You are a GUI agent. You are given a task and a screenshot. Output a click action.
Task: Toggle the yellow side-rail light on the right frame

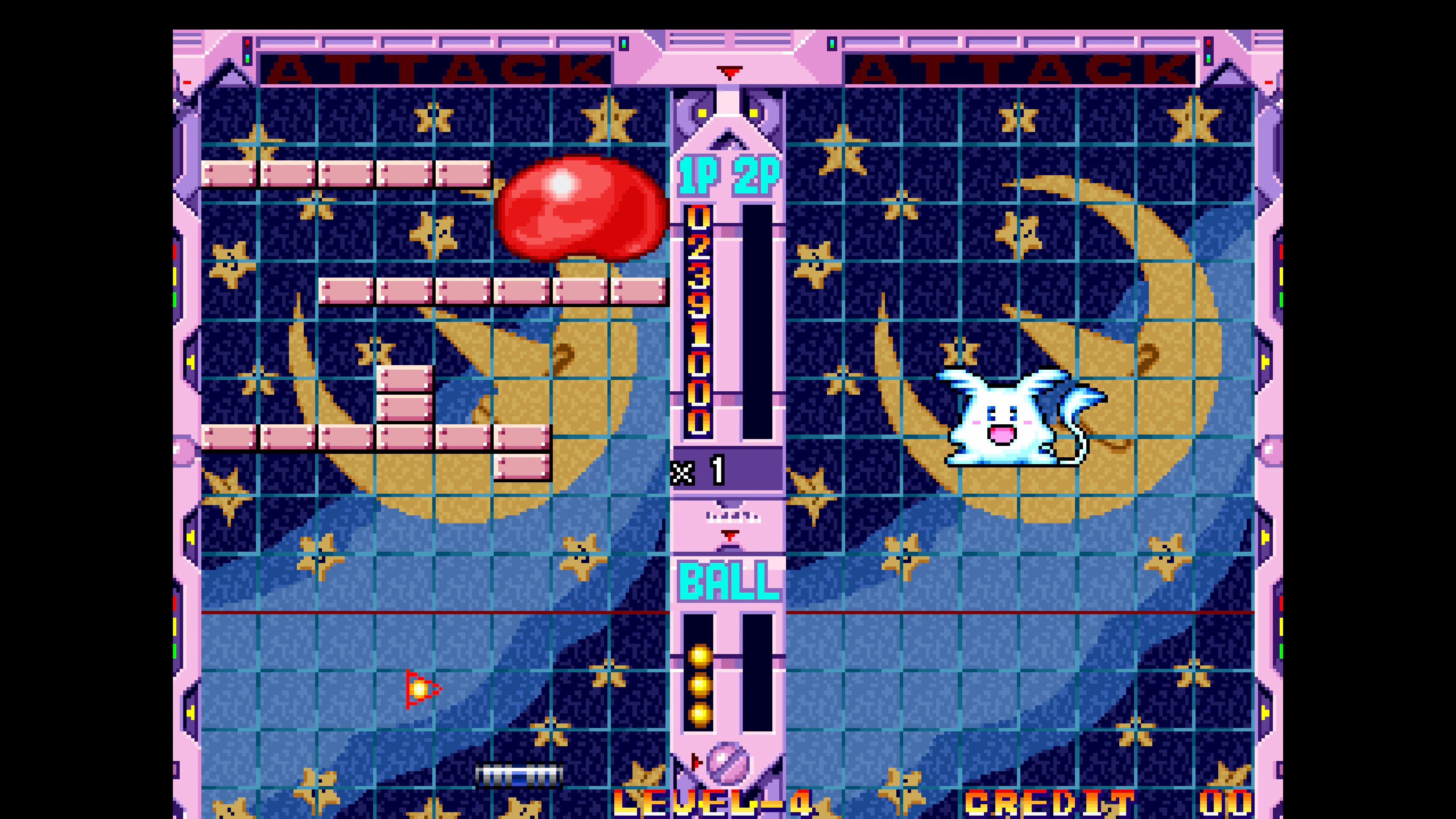click(x=1266, y=362)
